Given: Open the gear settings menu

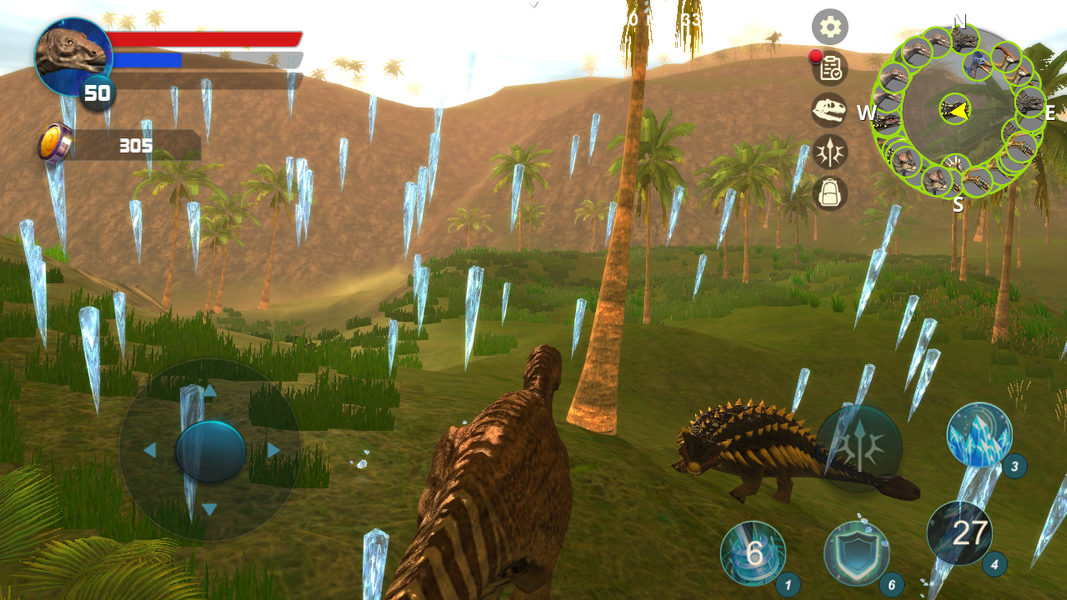Looking at the screenshot, I should pos(829,27).
